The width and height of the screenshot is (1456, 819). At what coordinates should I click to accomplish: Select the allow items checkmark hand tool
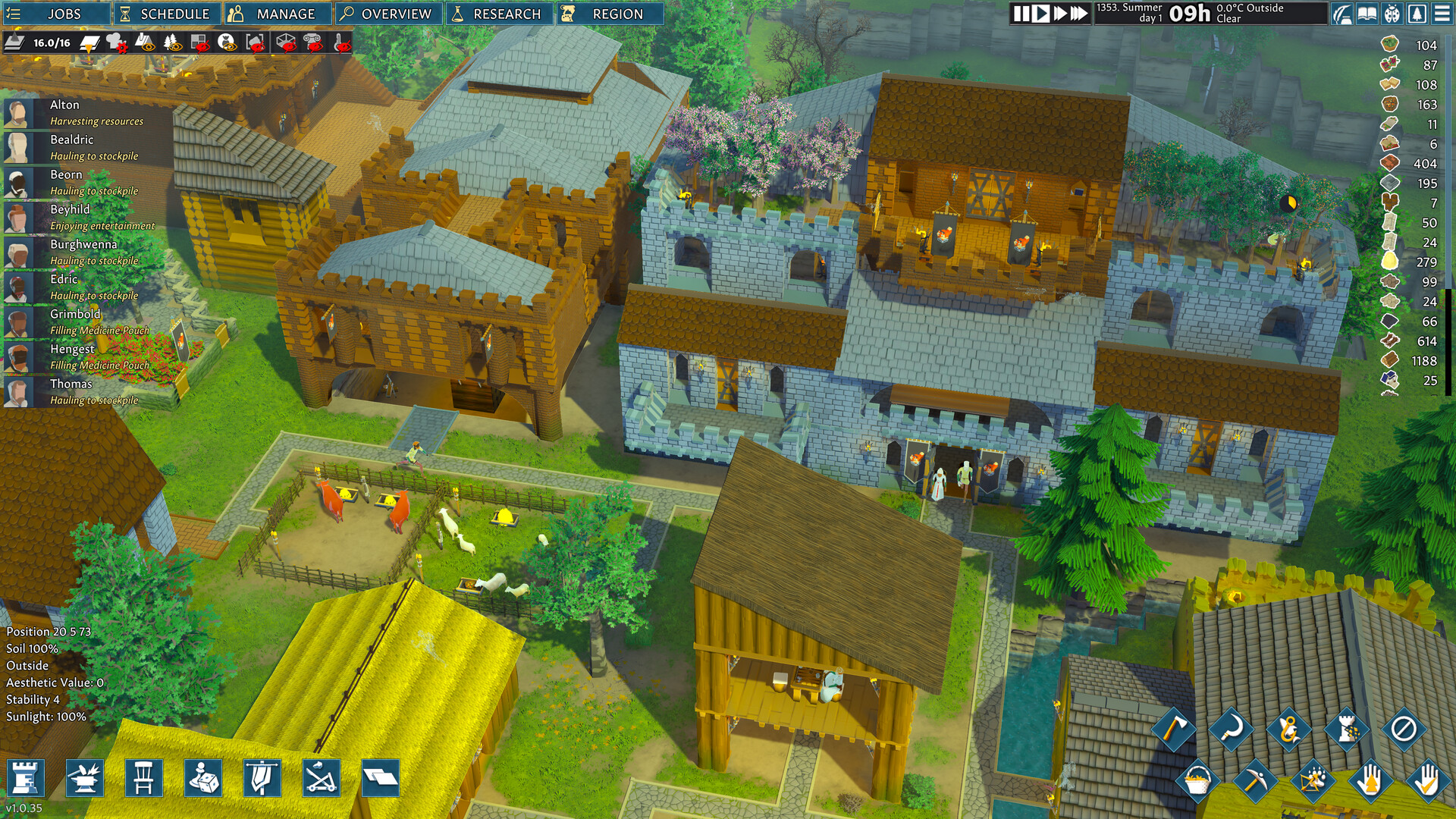pos(1427,781)
